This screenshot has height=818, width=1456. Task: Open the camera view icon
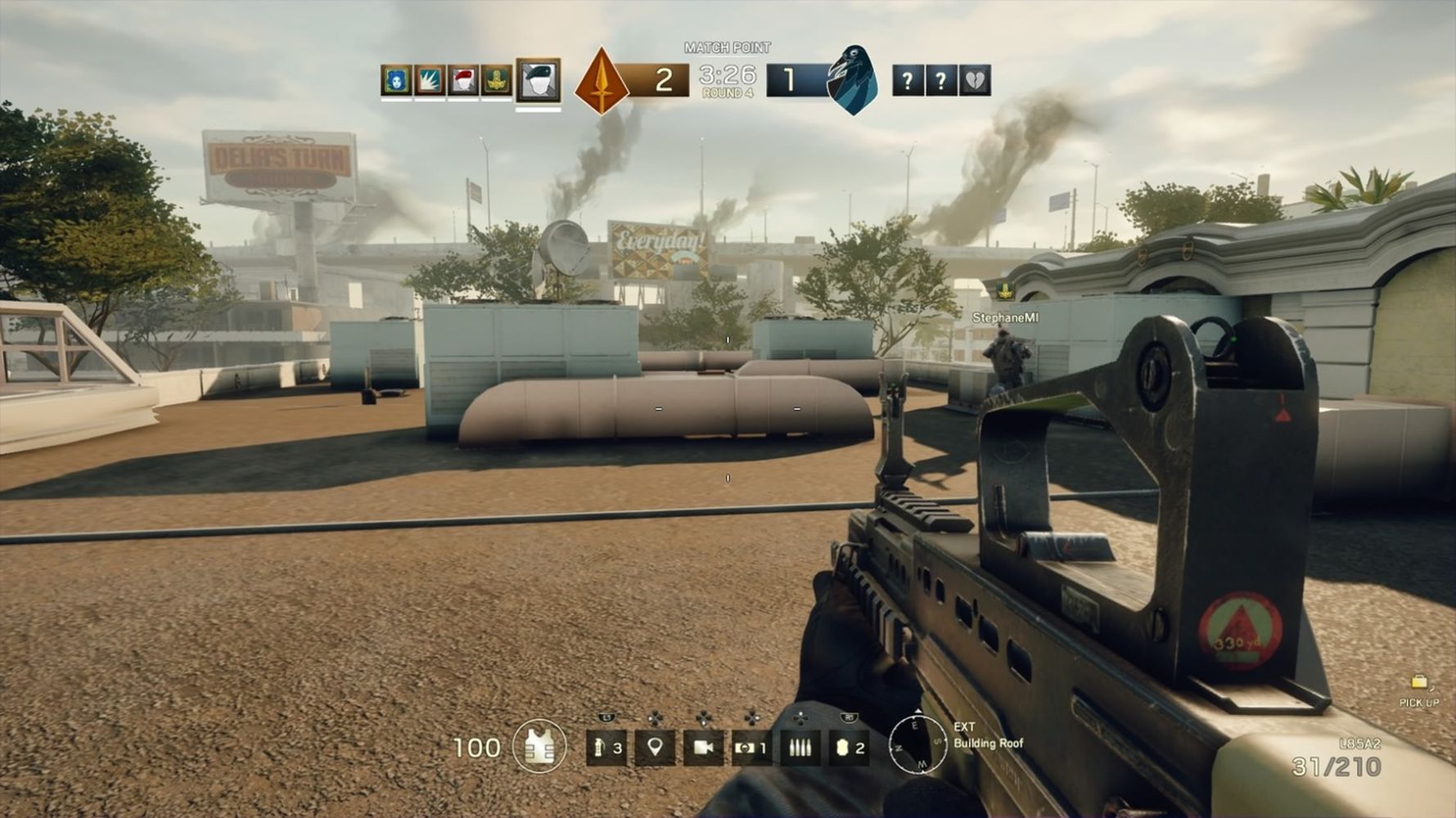point(703,748)
